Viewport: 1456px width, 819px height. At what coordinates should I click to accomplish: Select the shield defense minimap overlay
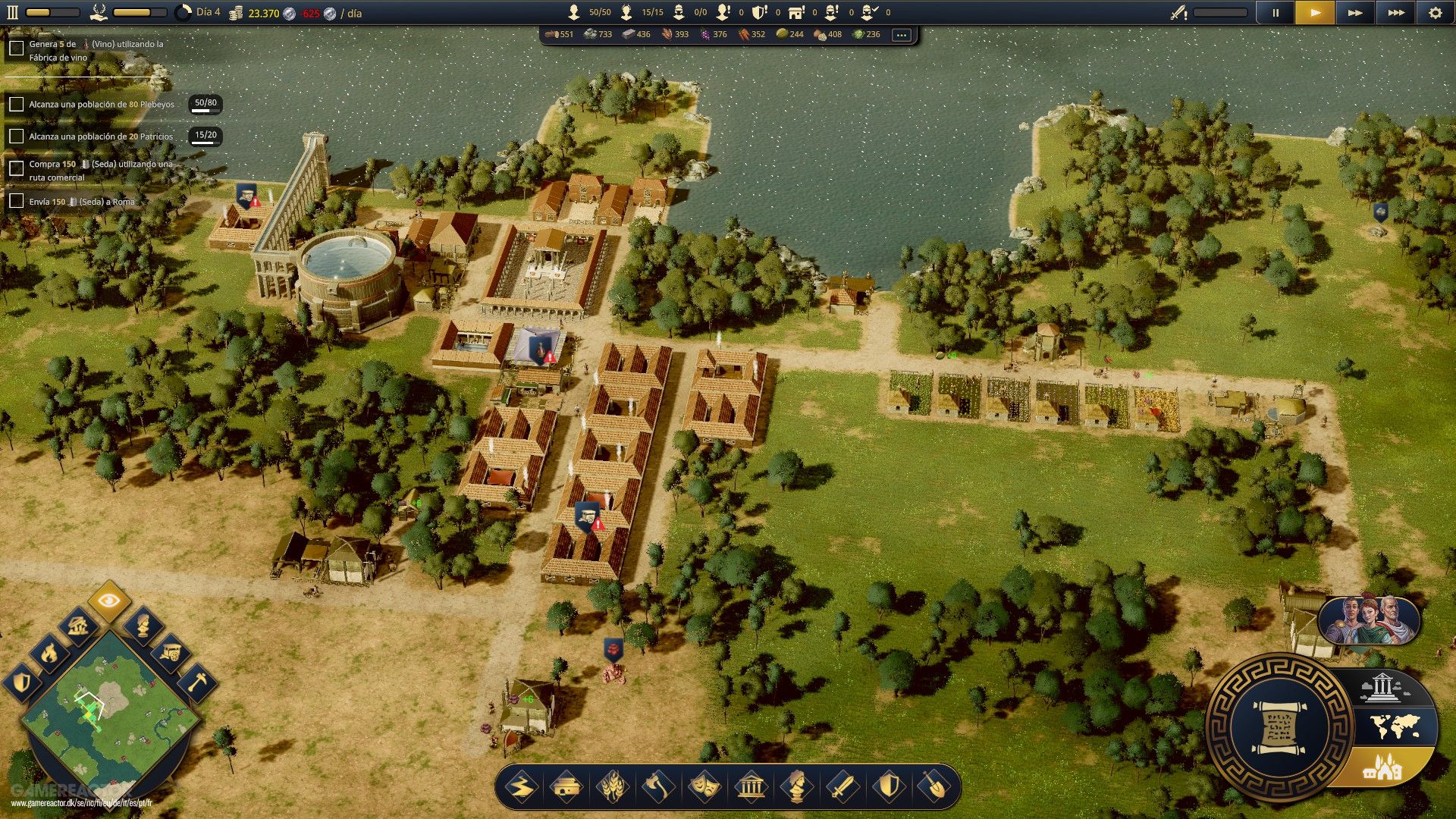tap(21, 682)
